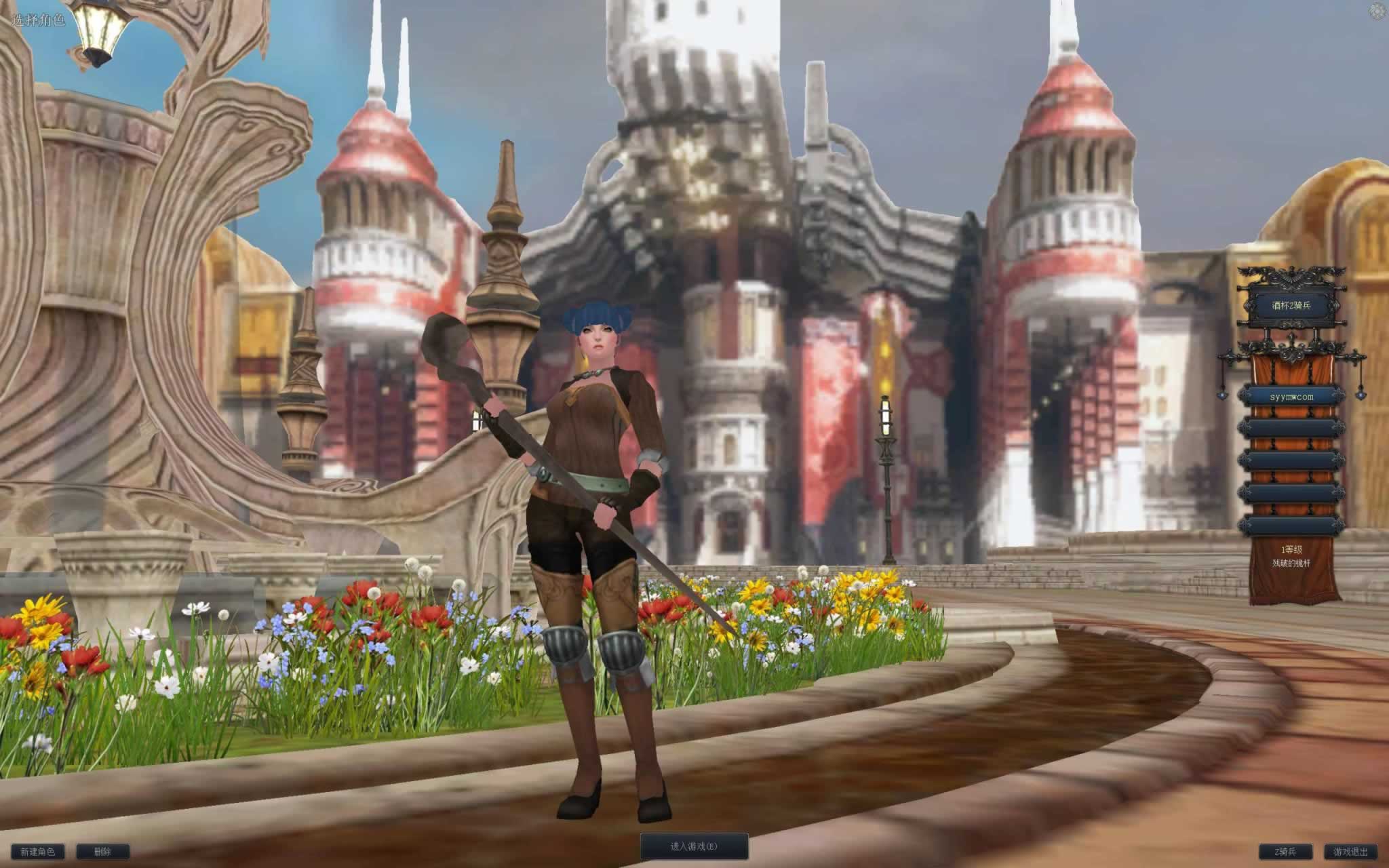Screen dimensions: 1389x868
Task: Open the Z骑兵 button at the bottom
Action: [x=1285, y=852]
